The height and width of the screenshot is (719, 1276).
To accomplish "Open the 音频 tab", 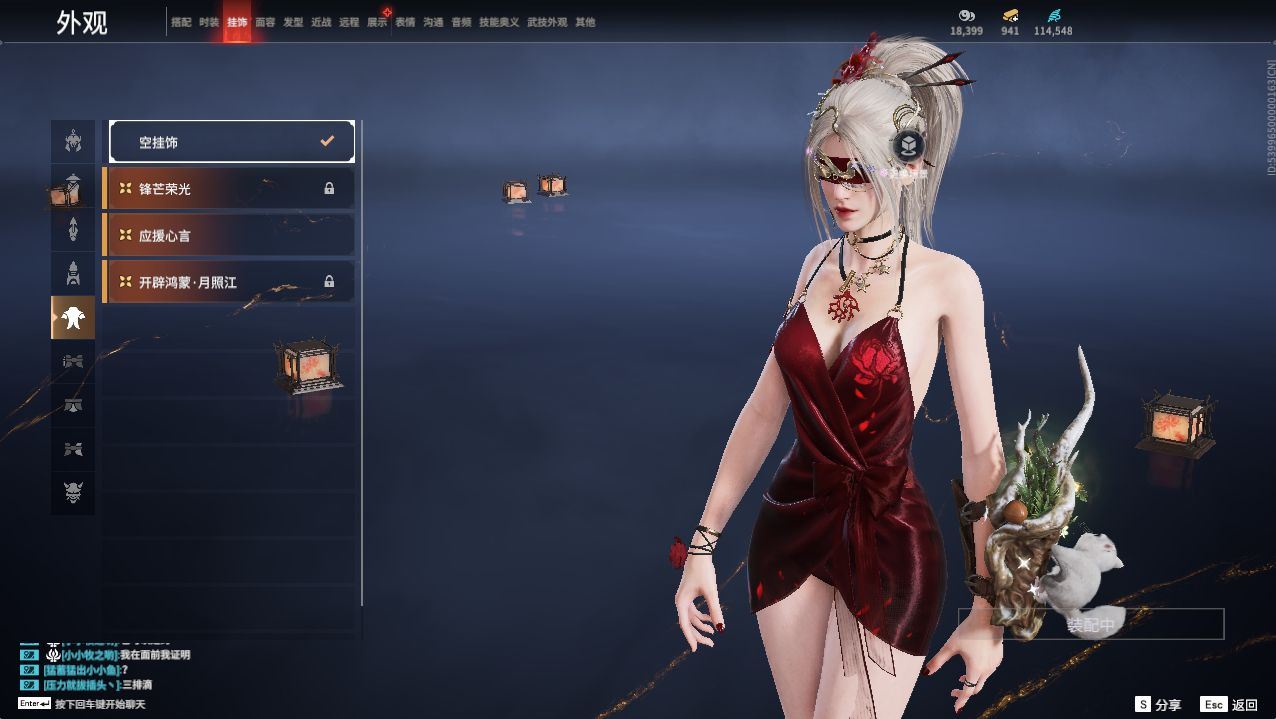I will pyautogui.click(x=461, y=22).
